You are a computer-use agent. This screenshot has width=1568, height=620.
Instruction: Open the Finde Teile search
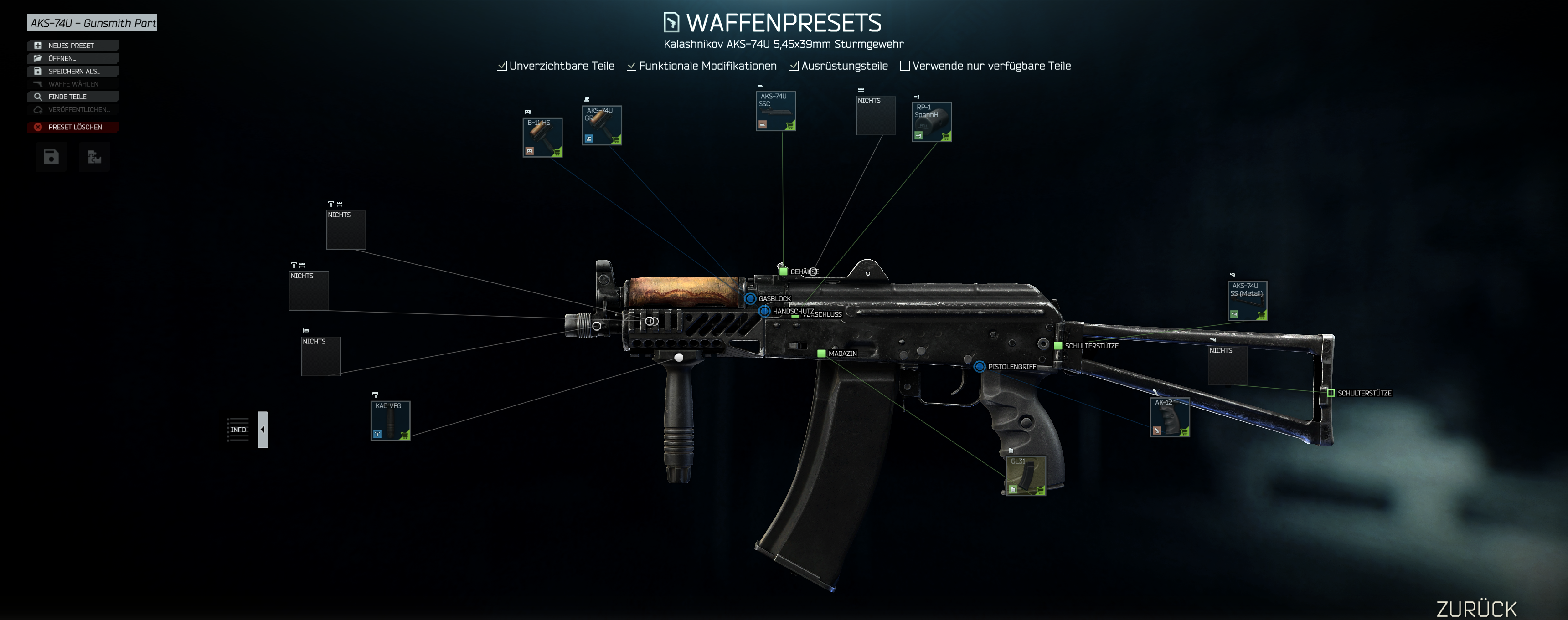[72, 97]
